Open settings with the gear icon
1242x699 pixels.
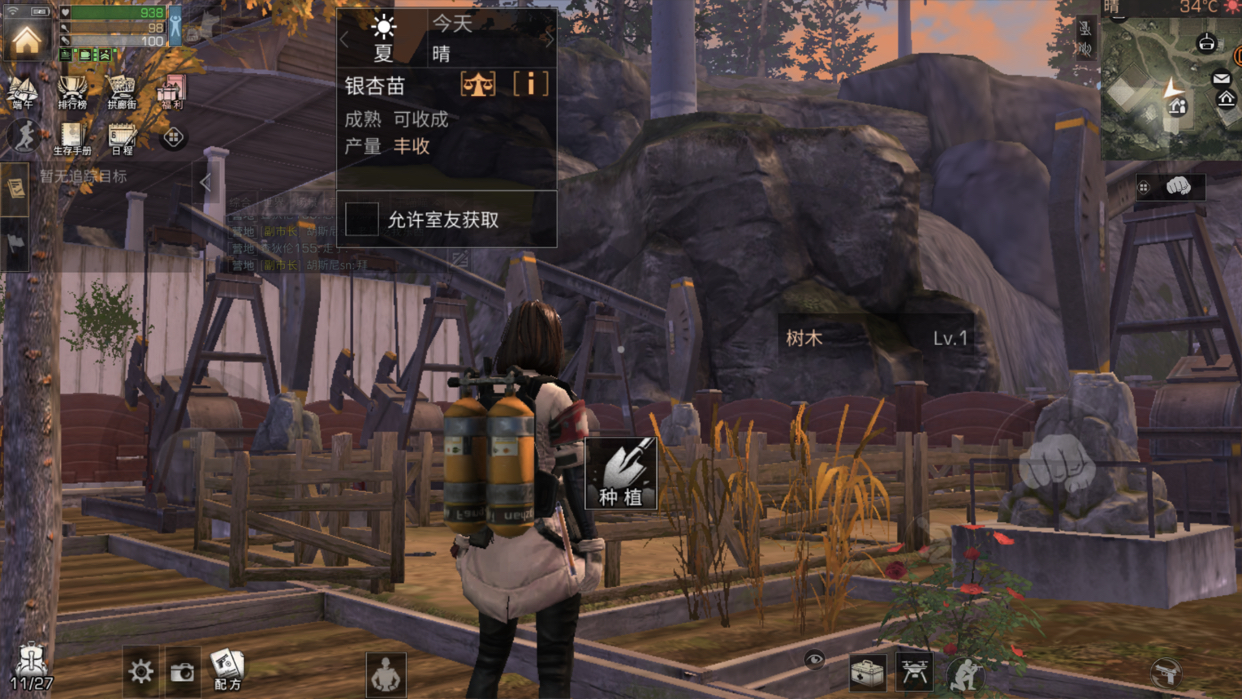pyautogui.click(x=141, y=671)
